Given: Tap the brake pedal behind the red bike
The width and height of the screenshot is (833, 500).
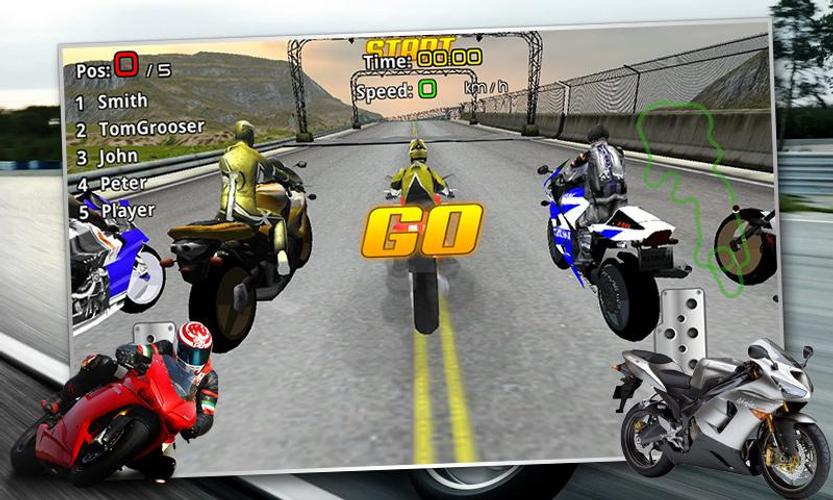Looking at the screenshot, I should coord(154,334).
